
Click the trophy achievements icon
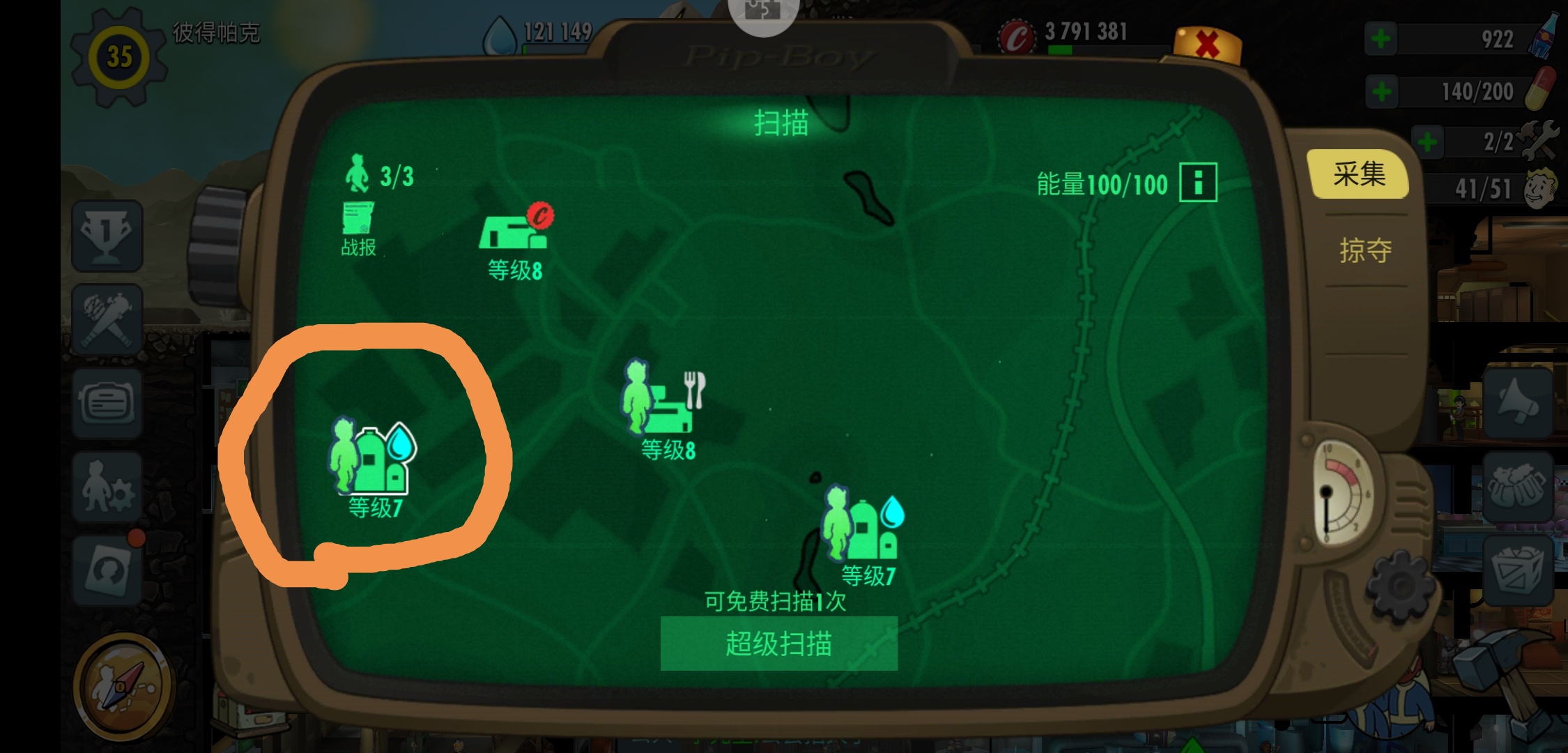click(x=106, y=237)
